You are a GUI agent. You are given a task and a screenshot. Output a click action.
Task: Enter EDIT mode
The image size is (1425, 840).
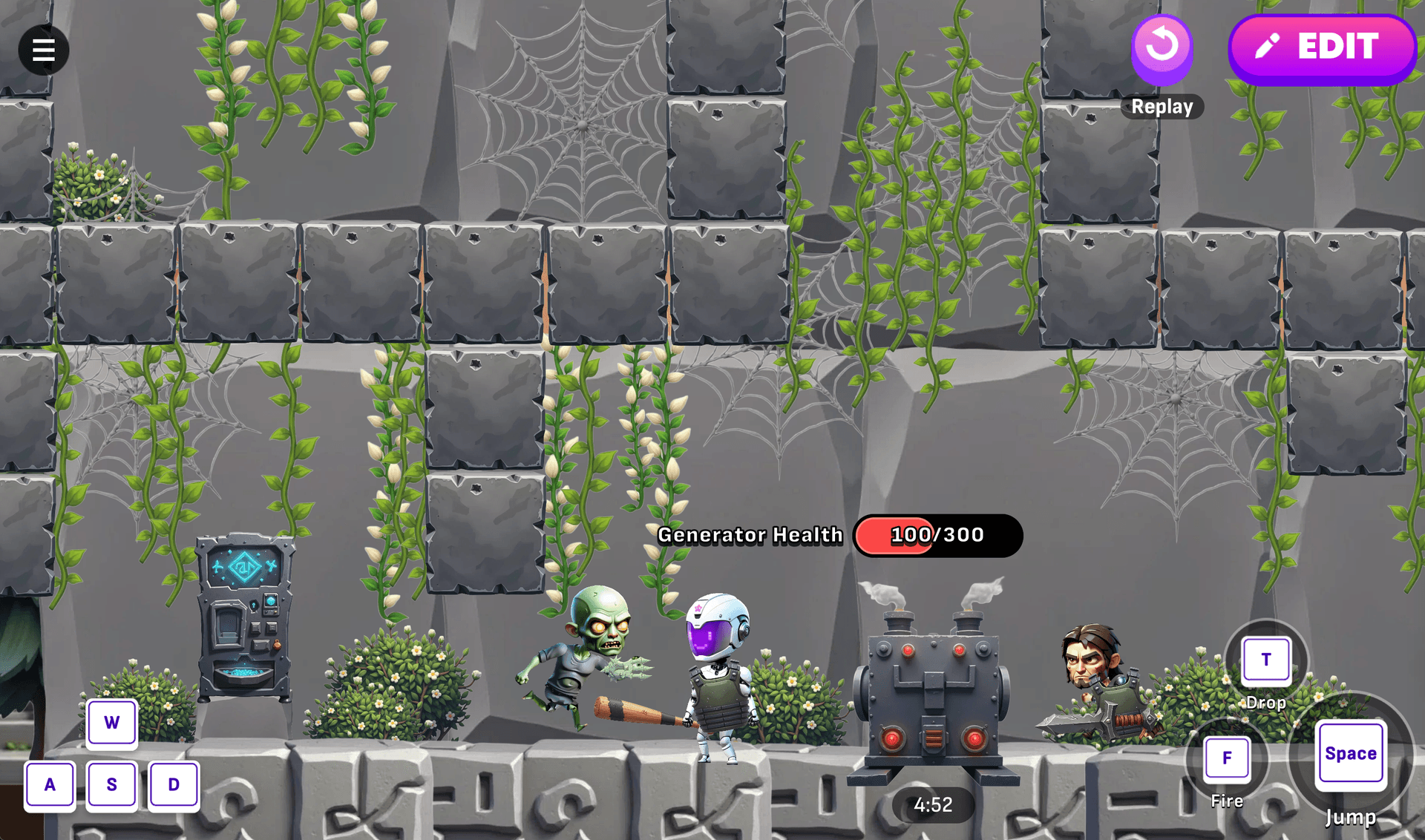pos(1322,48)
